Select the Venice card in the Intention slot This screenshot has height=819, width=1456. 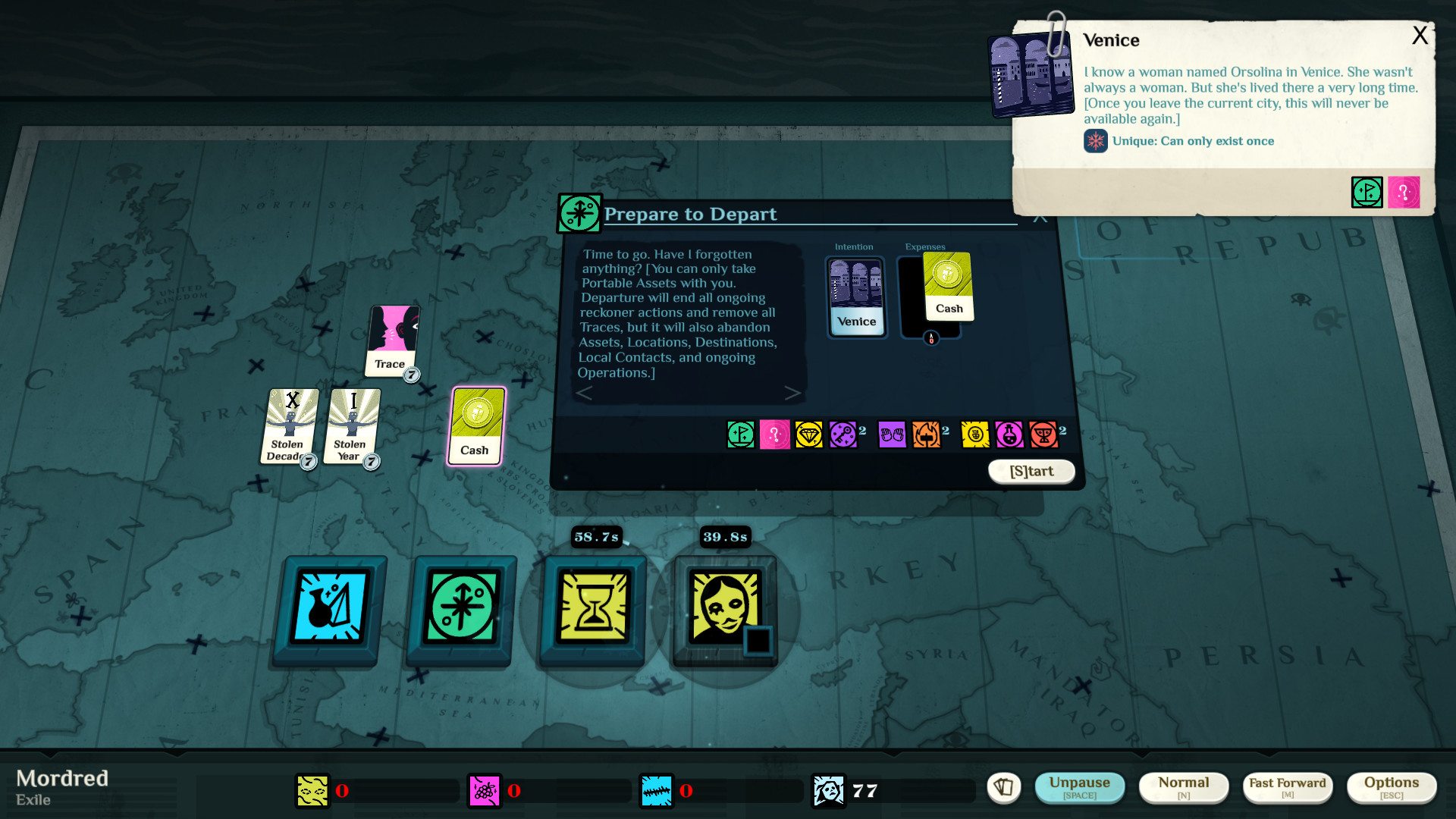coord(856,297)
